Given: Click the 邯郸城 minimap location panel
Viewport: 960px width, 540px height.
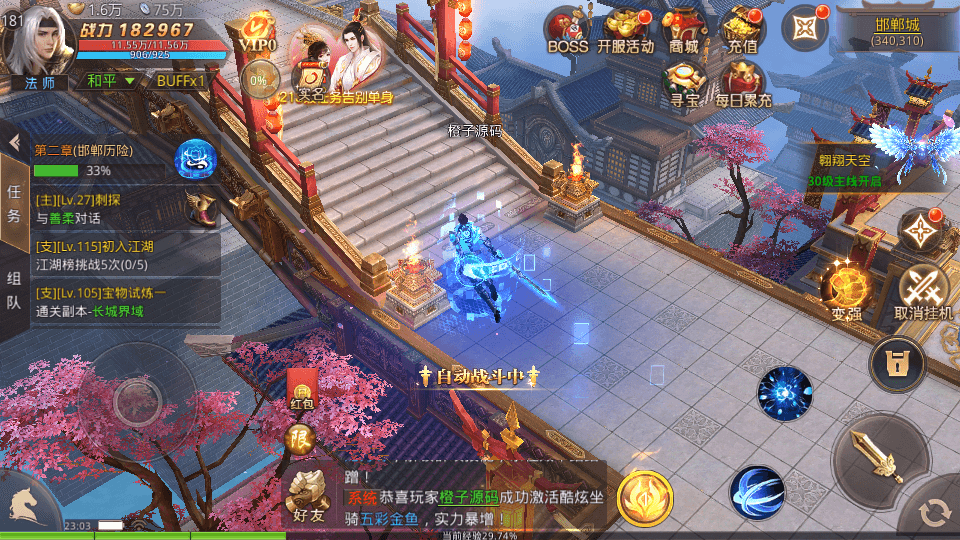Looking at the screenshot, I should click(x=897, y=28).
